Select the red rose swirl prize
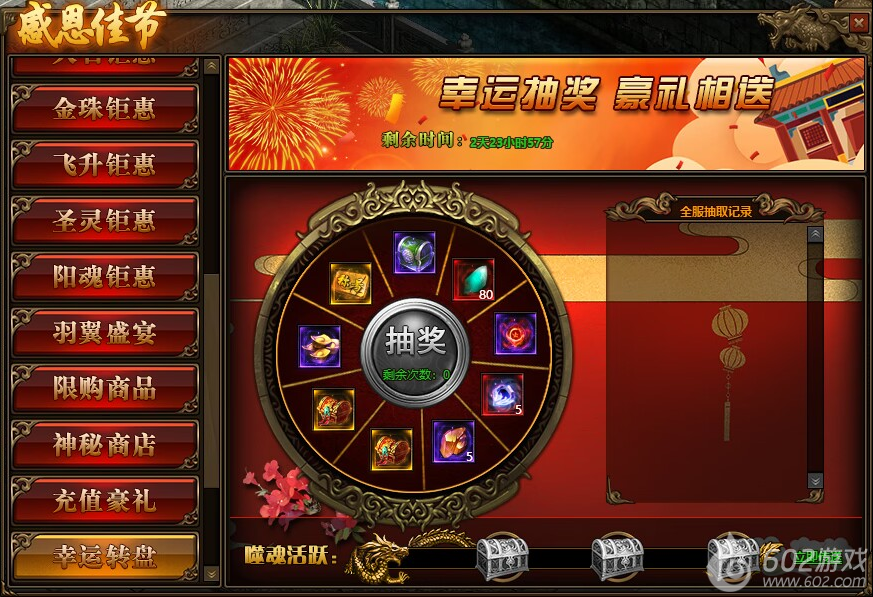Viewport: 873px width, 597px height. coord(515,334)
